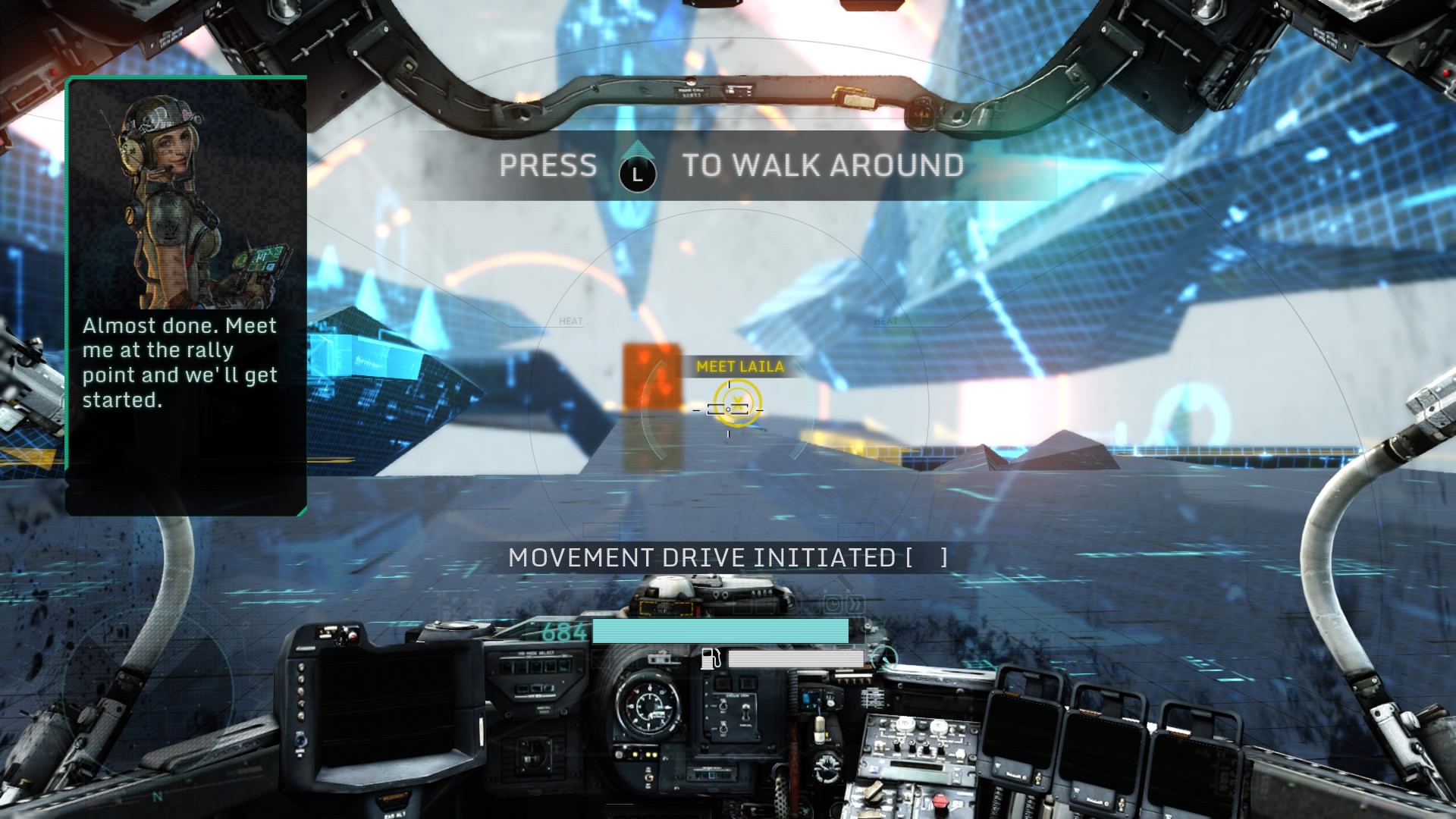Click the fast-forward chevron icon near the clock
Image resolution: width=1456 pixels, height=819 pixels.
(x=855, y=604)
